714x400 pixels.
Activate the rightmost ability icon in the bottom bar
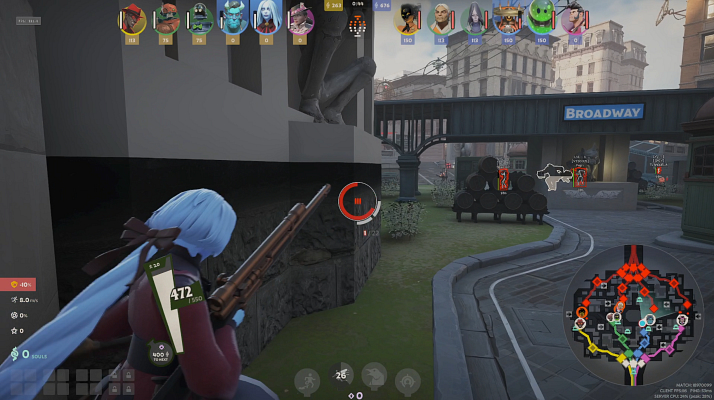tap(407, 379)
